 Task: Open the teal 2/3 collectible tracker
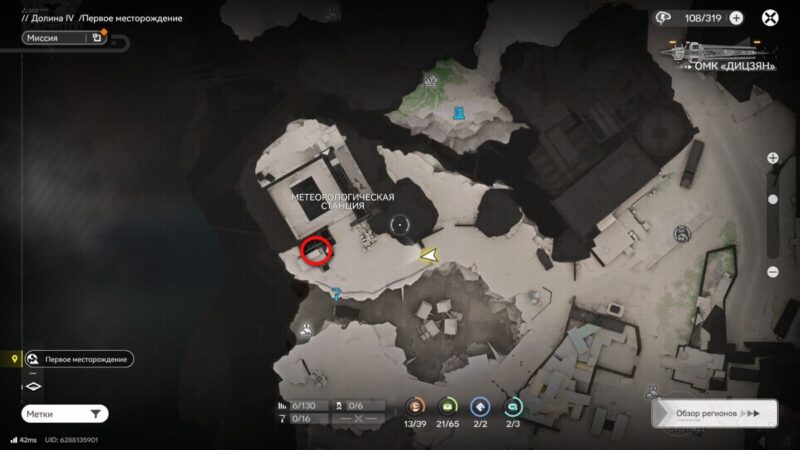[514, 407]
